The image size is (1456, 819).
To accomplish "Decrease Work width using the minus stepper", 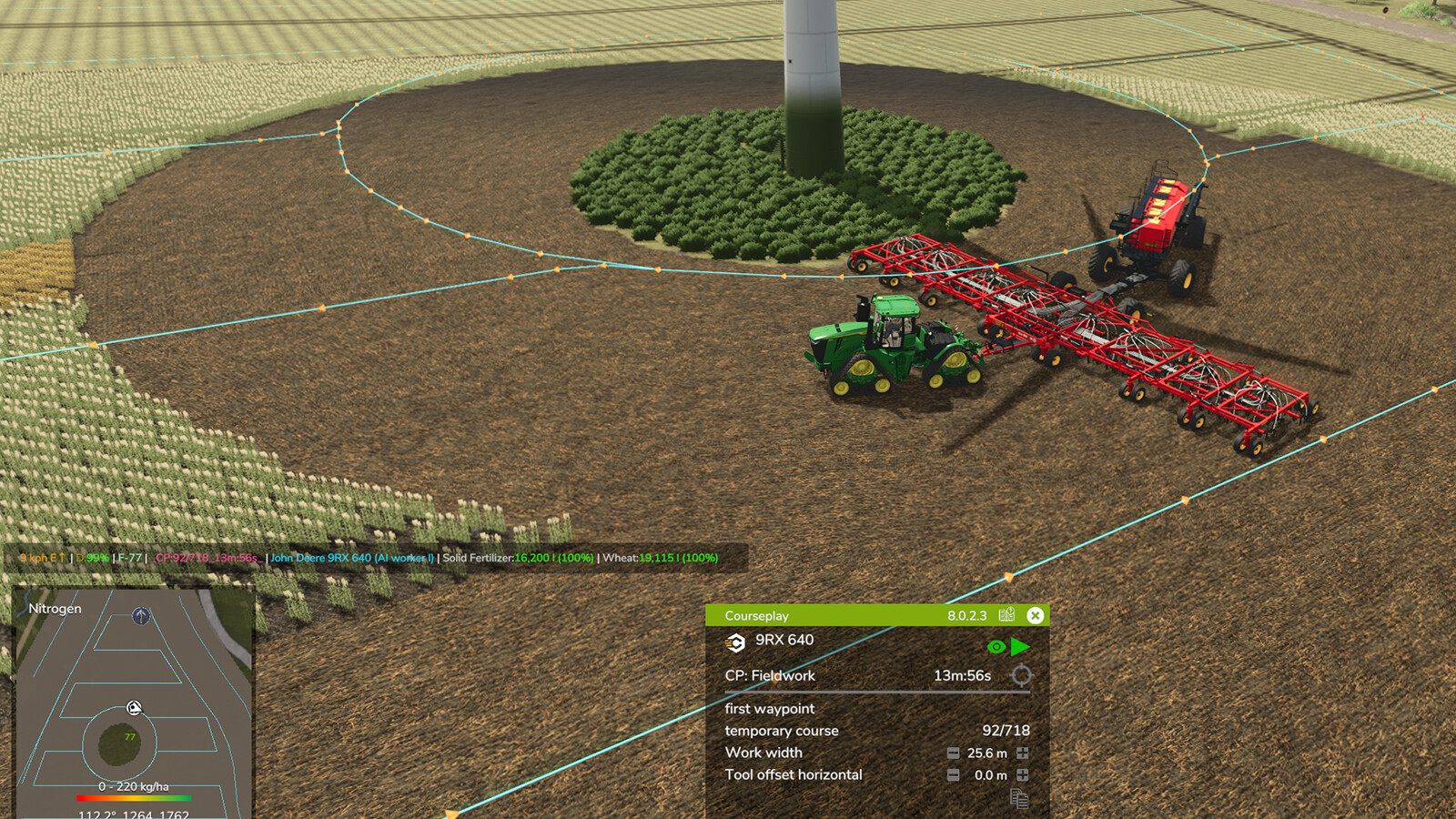I will [x=953, y=753].
